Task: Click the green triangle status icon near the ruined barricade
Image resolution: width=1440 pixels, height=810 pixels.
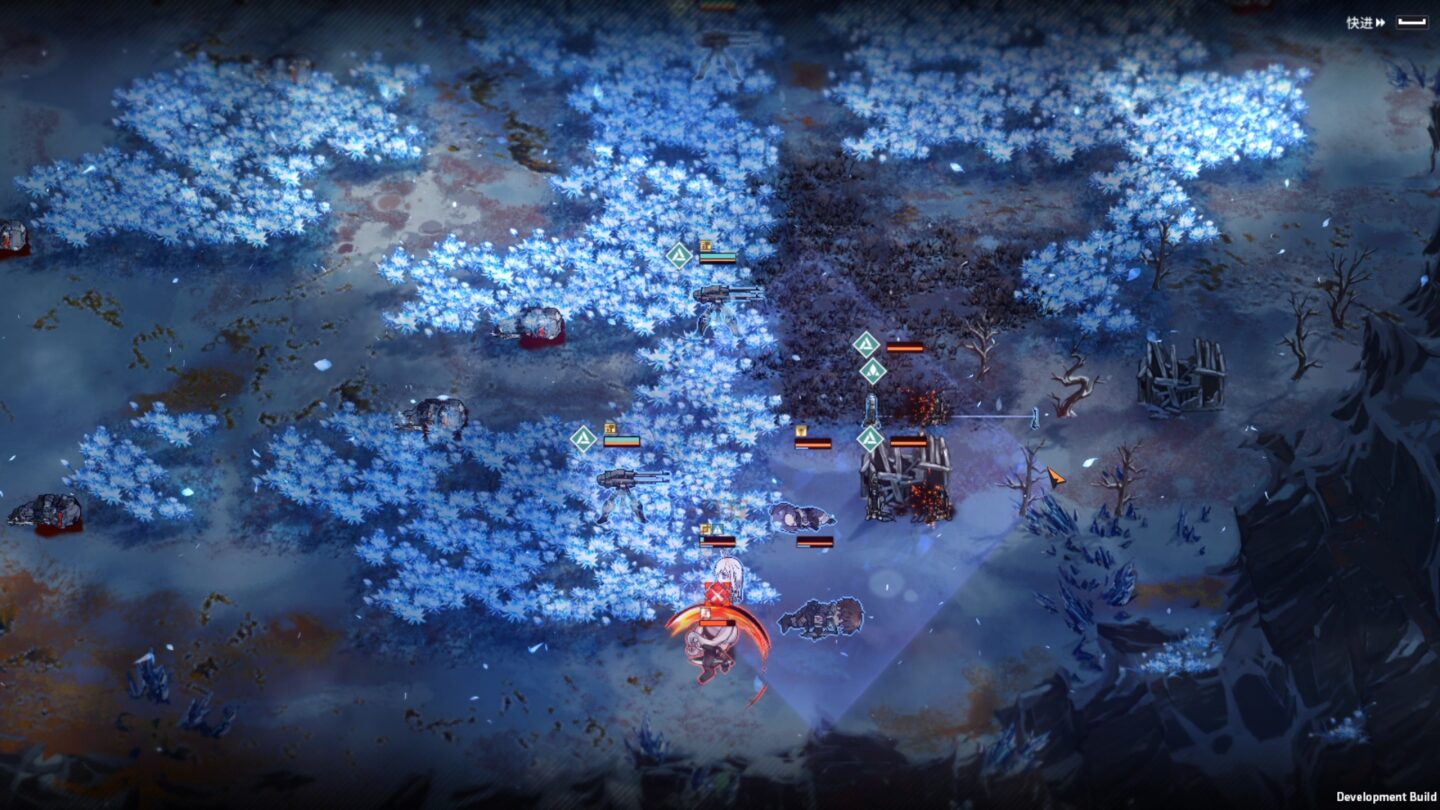Action: click(x=872, y=440)
